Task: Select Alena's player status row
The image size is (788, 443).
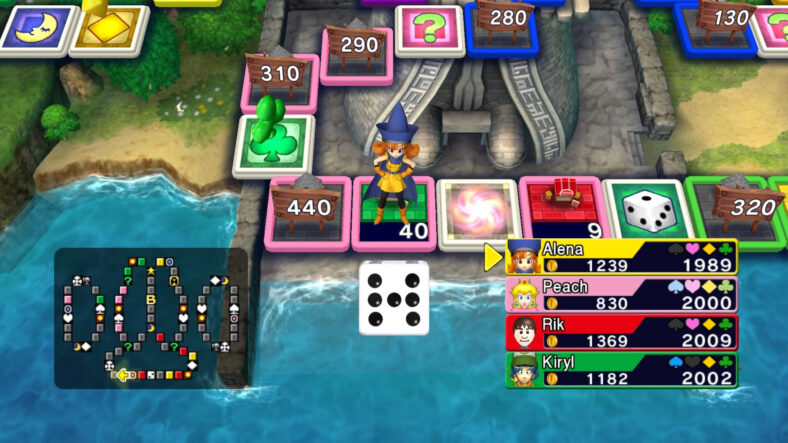Action: point(621,257)
